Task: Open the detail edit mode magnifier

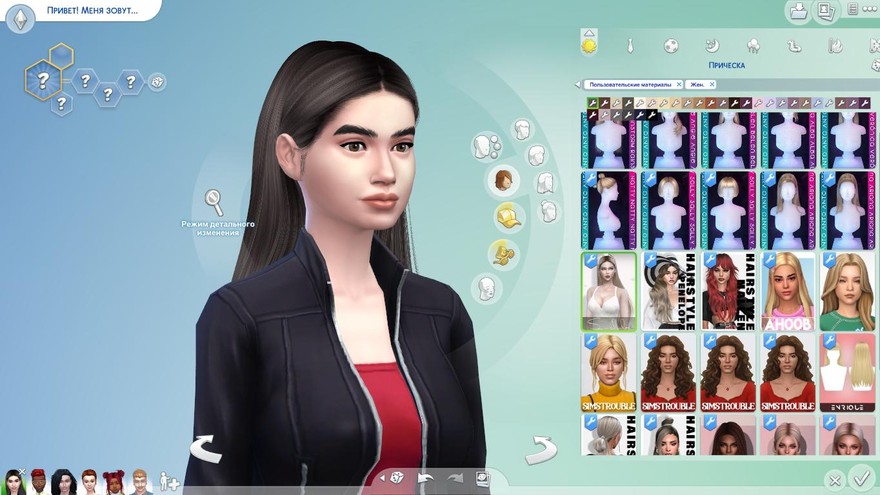Action: [215, 202]
